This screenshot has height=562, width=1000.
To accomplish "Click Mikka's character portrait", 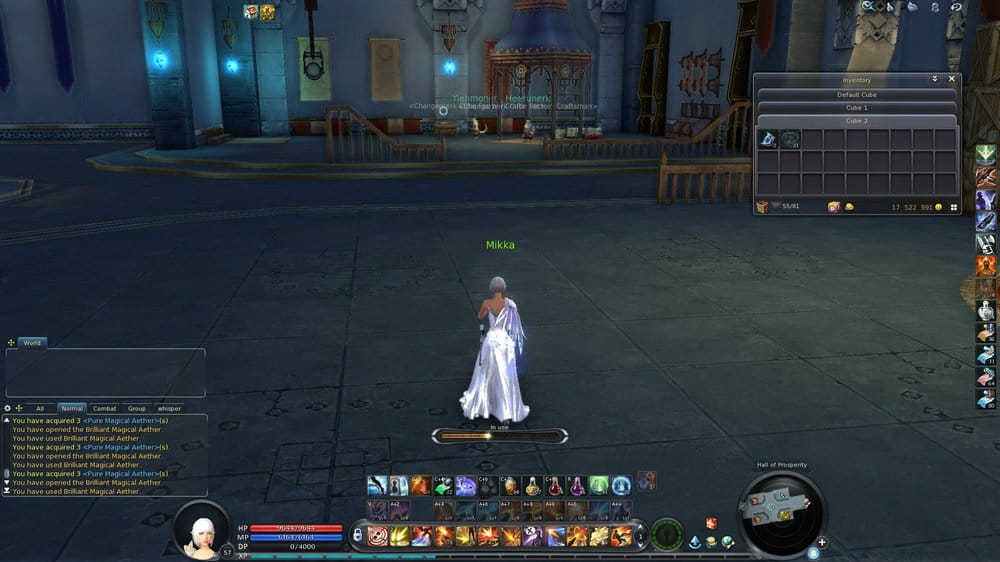I will (x=201, y=529).
